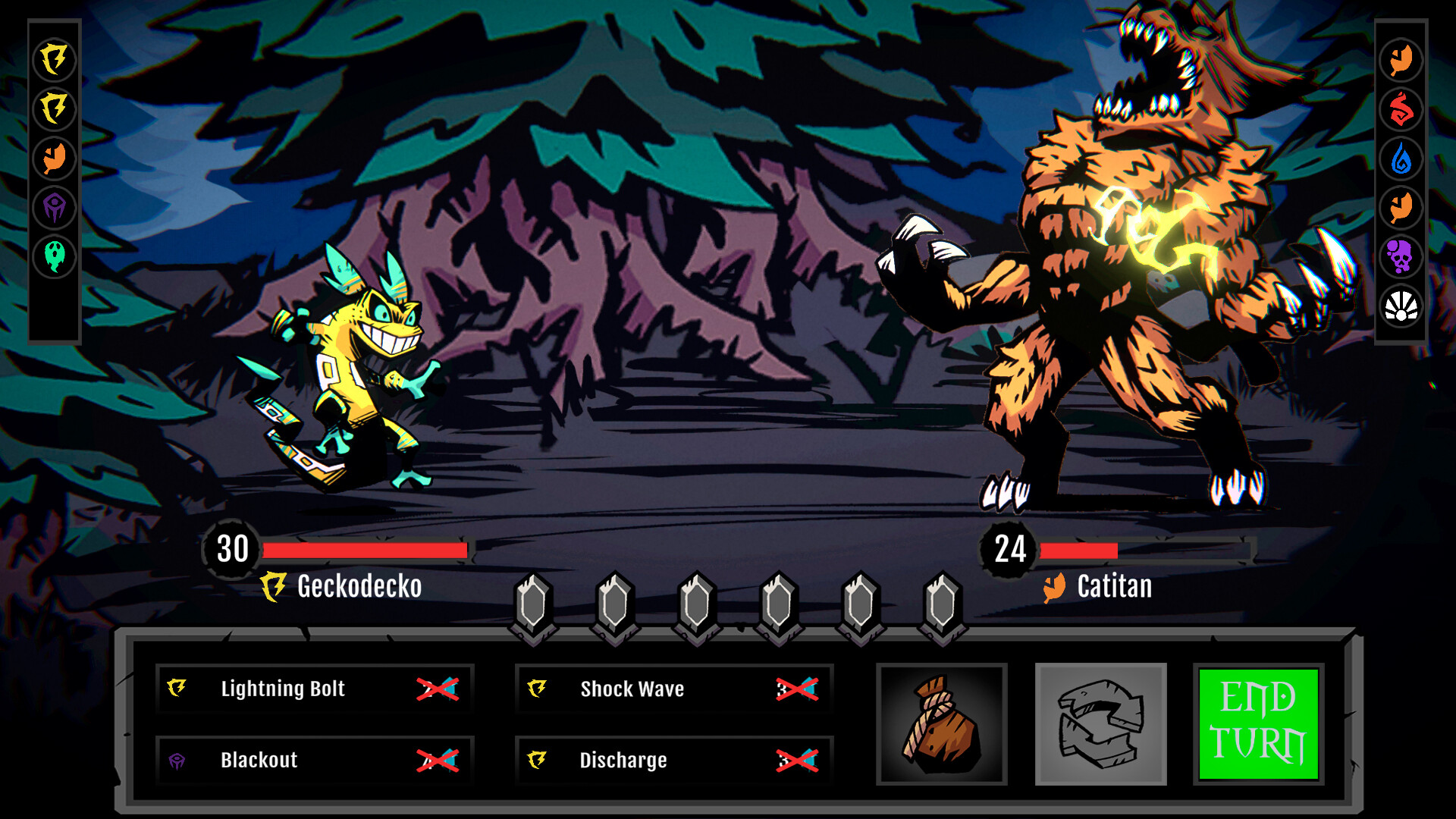
Task: Pick the purple hooded-eye party icon
Action: click(55, 207)
